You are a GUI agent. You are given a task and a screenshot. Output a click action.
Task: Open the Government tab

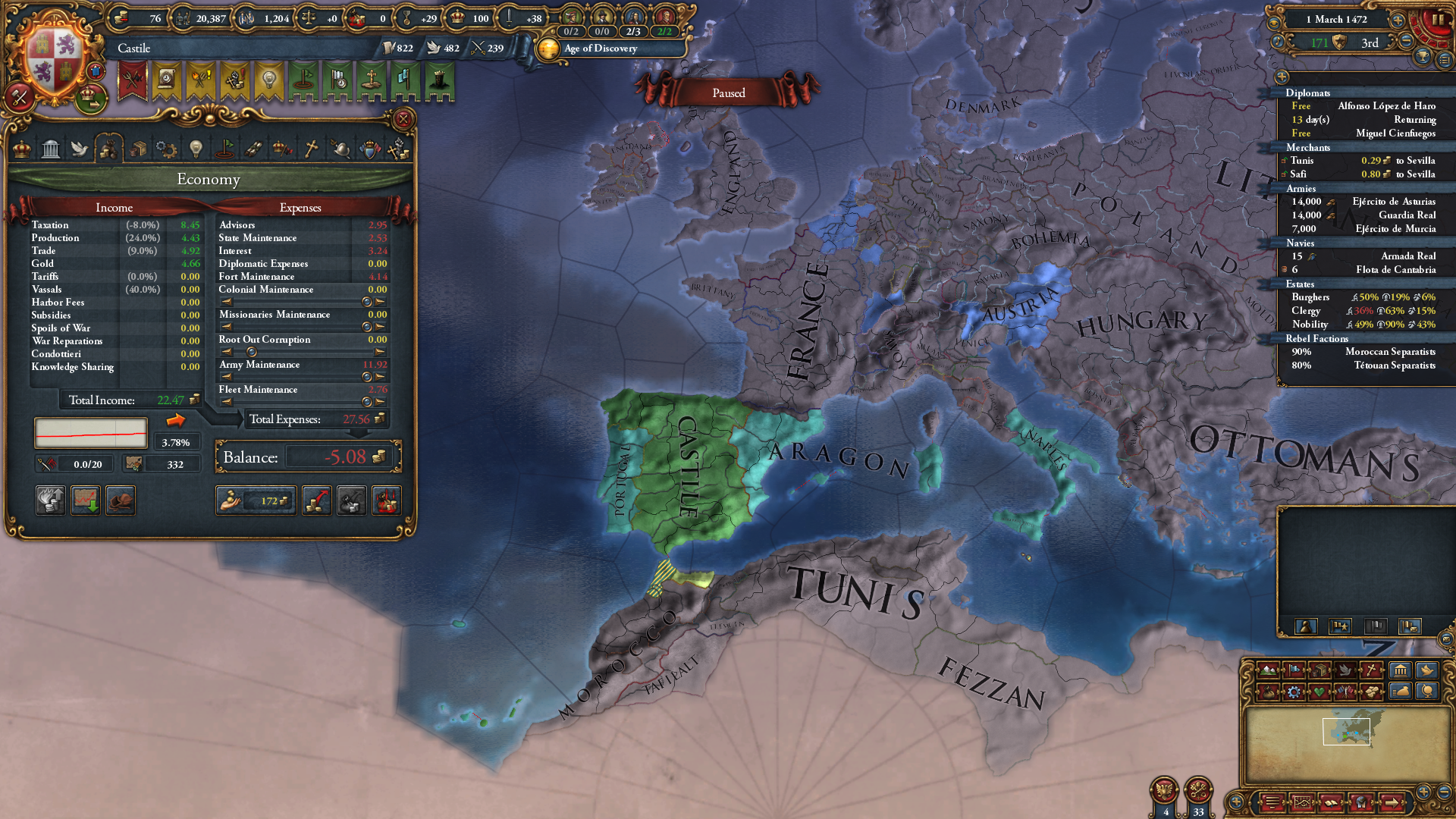tap(51, 149)
